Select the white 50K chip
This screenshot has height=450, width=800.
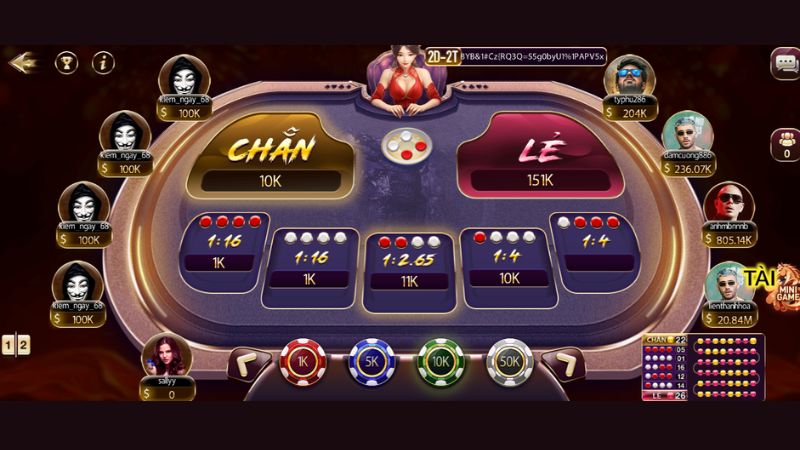click(507, 364)
